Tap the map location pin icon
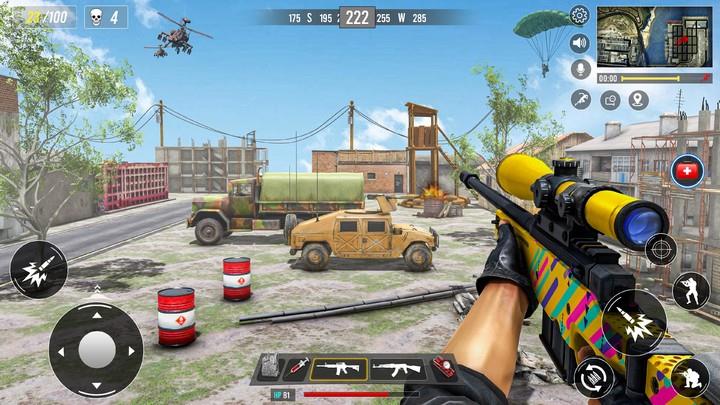 pos(638,99)
